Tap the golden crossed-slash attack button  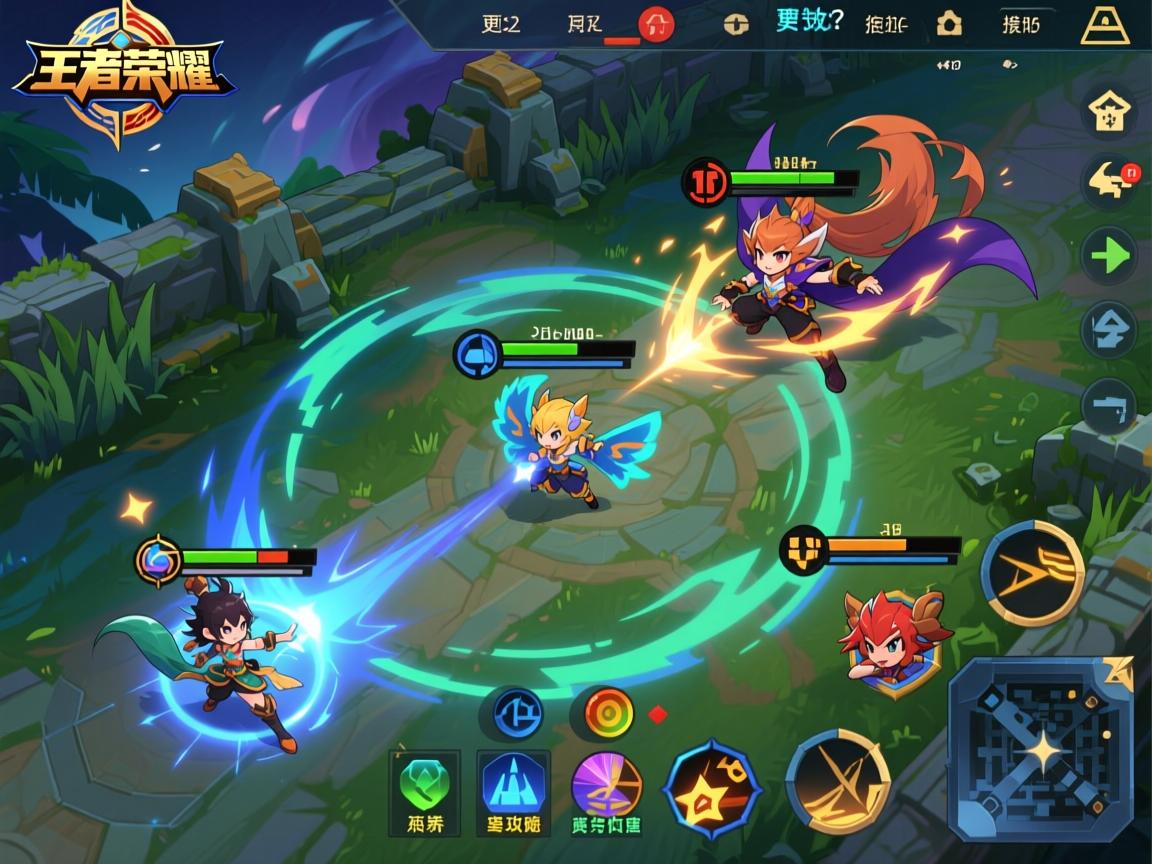coord(838,780)
